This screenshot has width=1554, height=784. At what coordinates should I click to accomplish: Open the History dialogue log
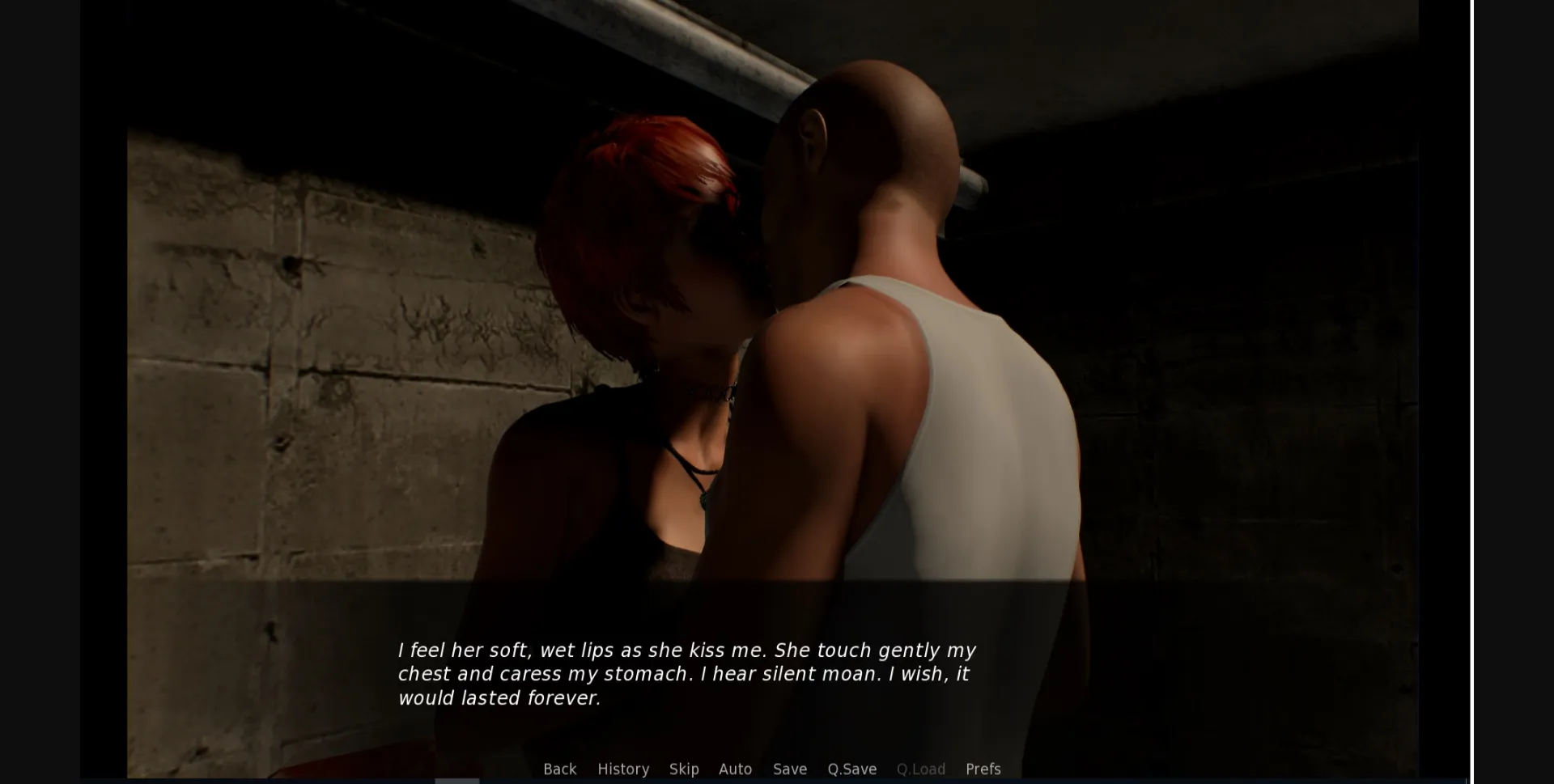pos(623,769)
